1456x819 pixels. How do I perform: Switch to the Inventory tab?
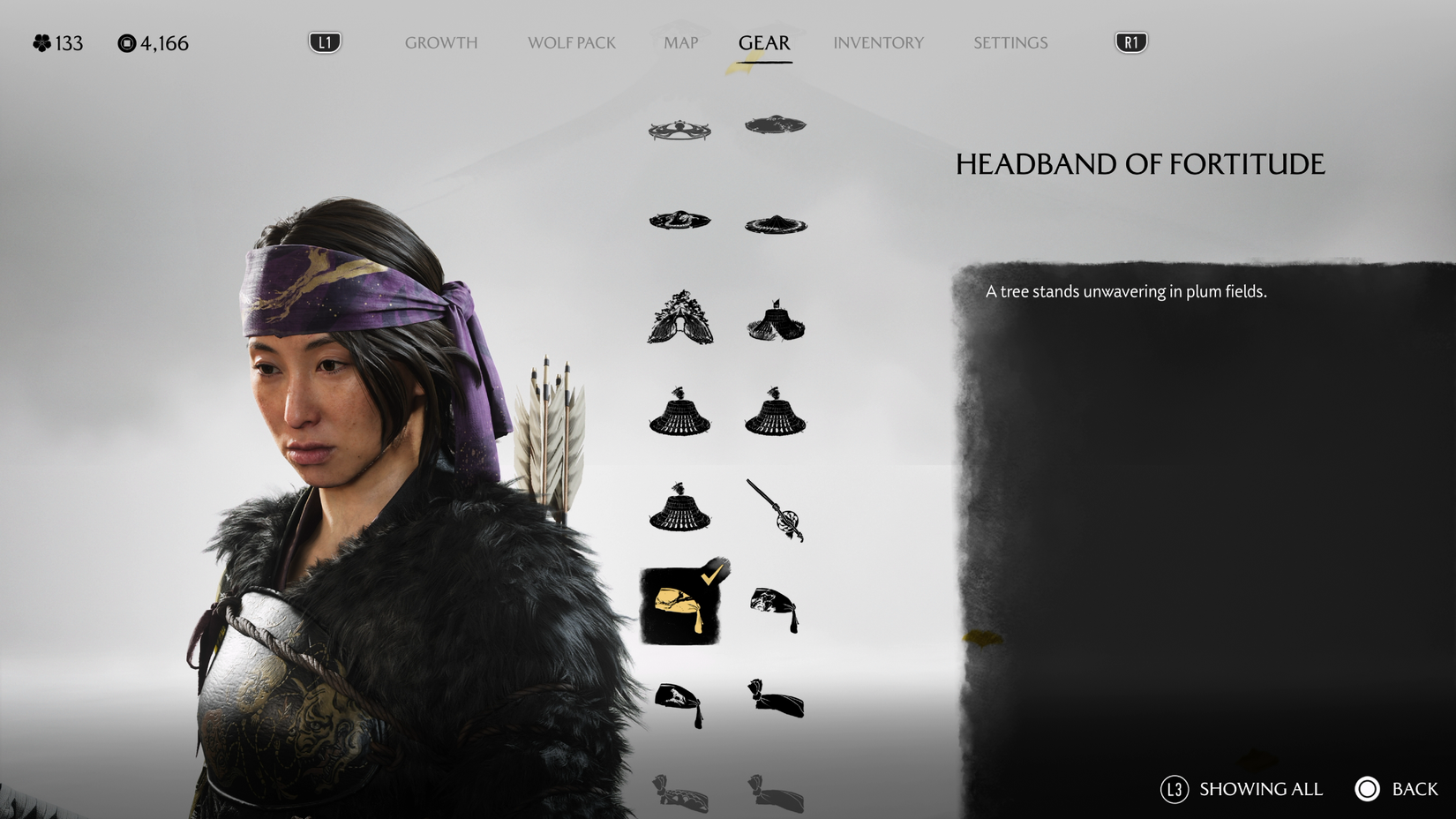tap(879, 42)
